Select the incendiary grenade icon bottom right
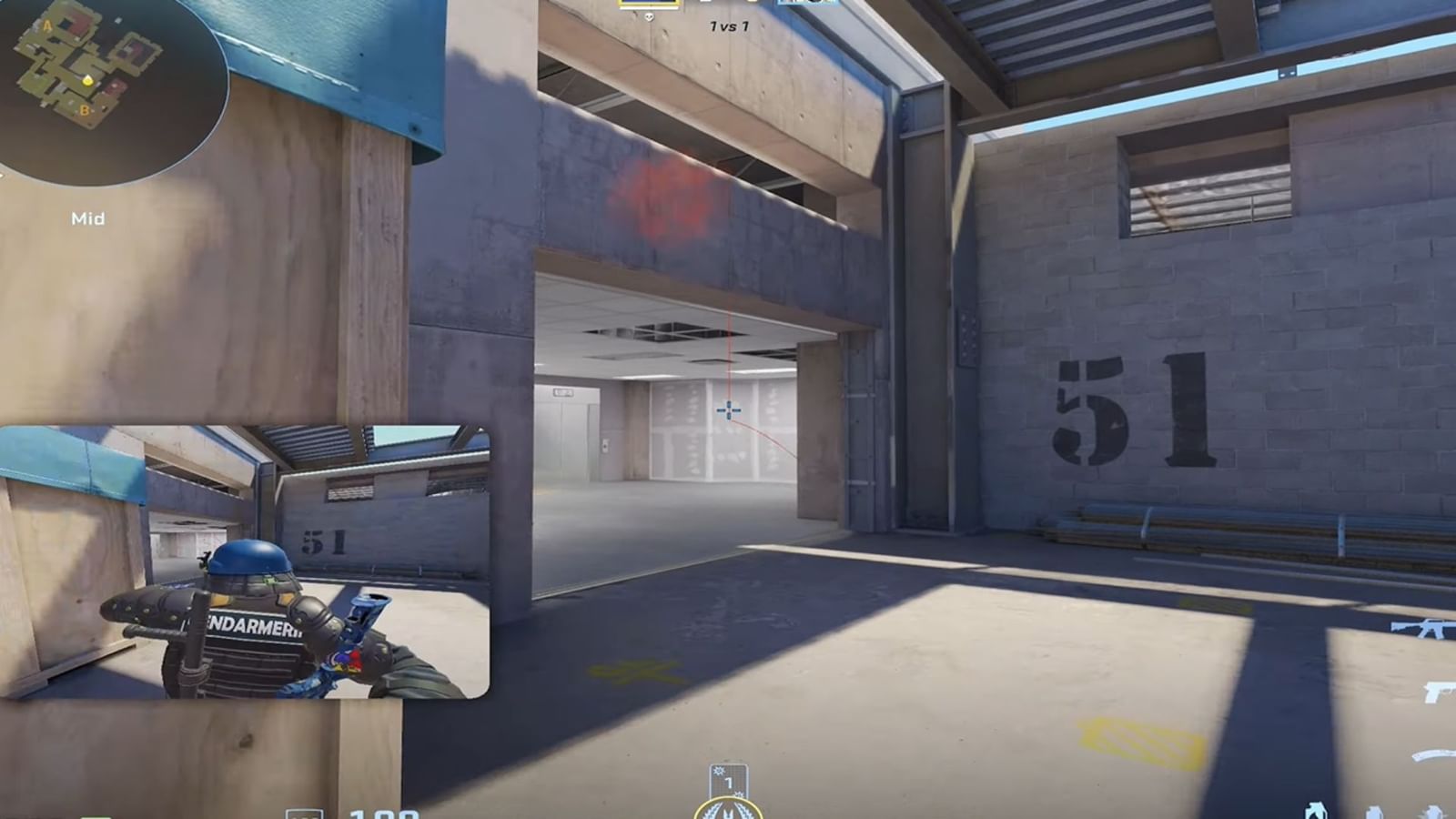 [1315, 813]
